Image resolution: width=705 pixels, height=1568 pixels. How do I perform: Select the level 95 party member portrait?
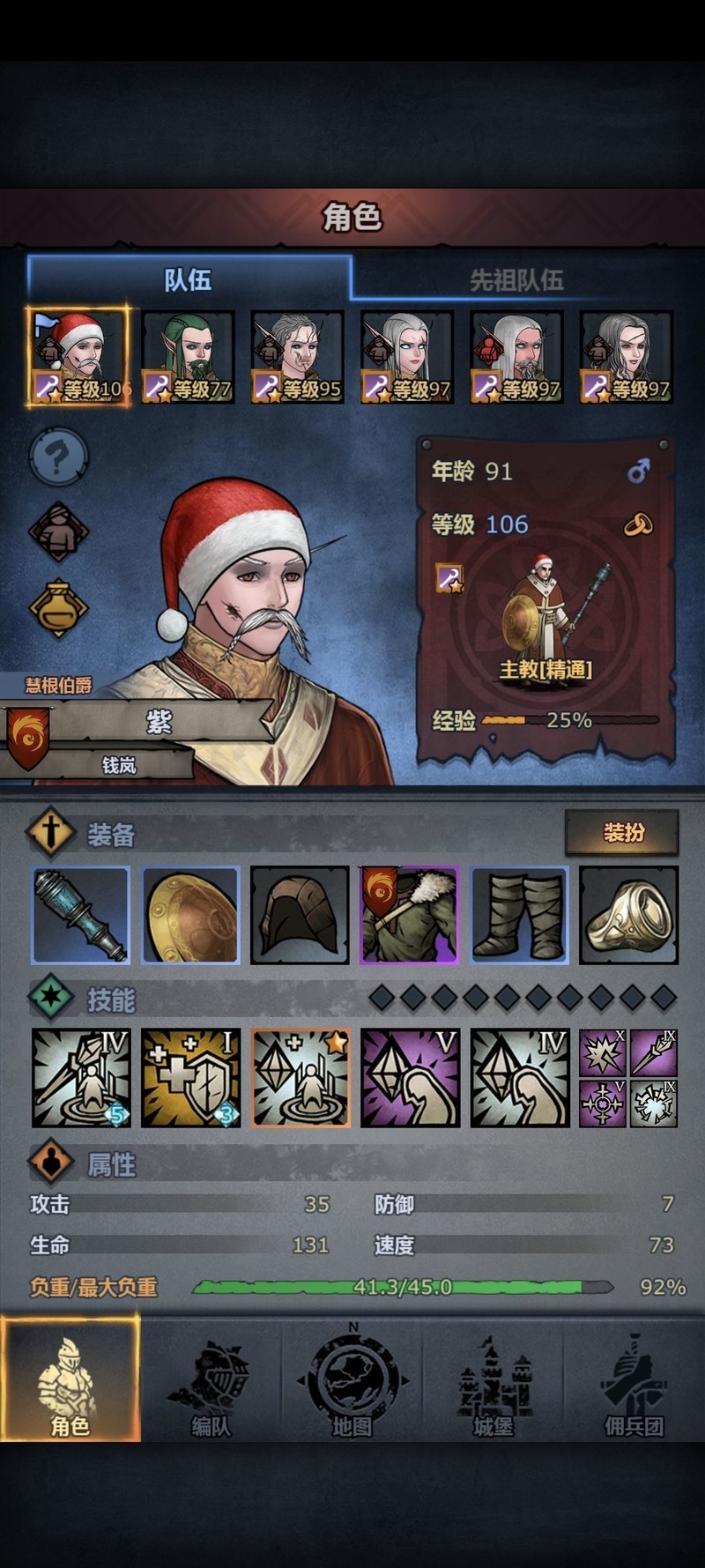point(298,357)
